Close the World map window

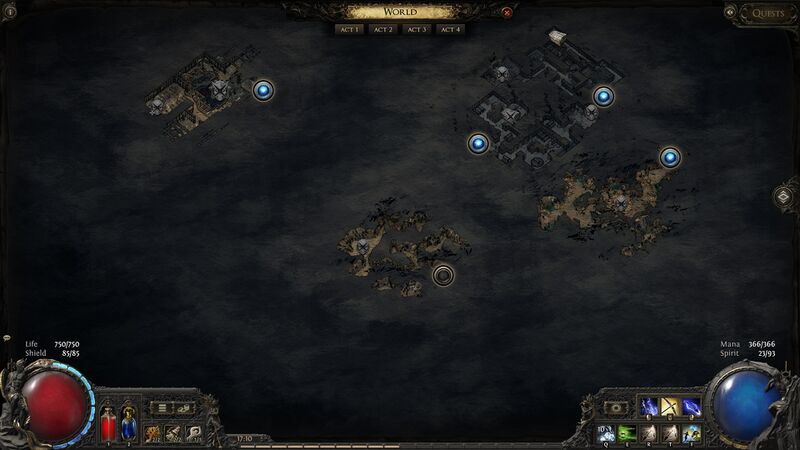point(507,13)
